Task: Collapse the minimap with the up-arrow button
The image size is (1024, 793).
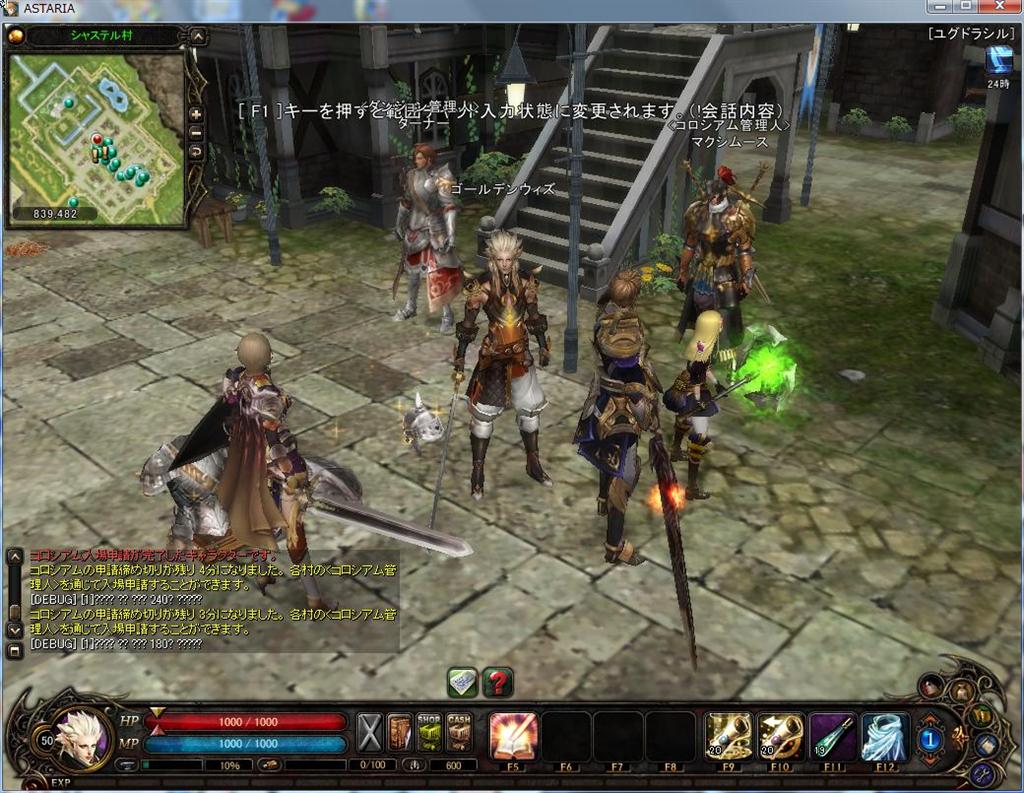Action: pos(198,37)
